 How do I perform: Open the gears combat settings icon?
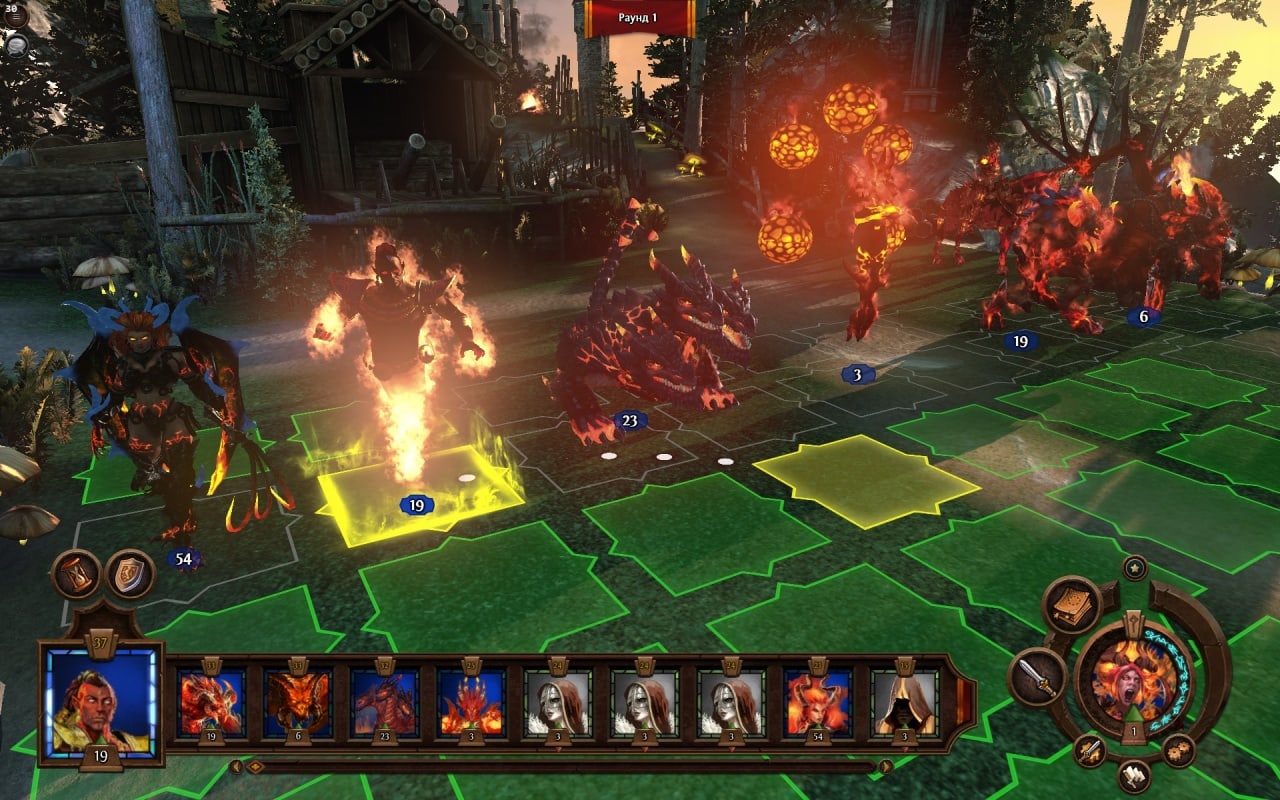point(1179,750)
